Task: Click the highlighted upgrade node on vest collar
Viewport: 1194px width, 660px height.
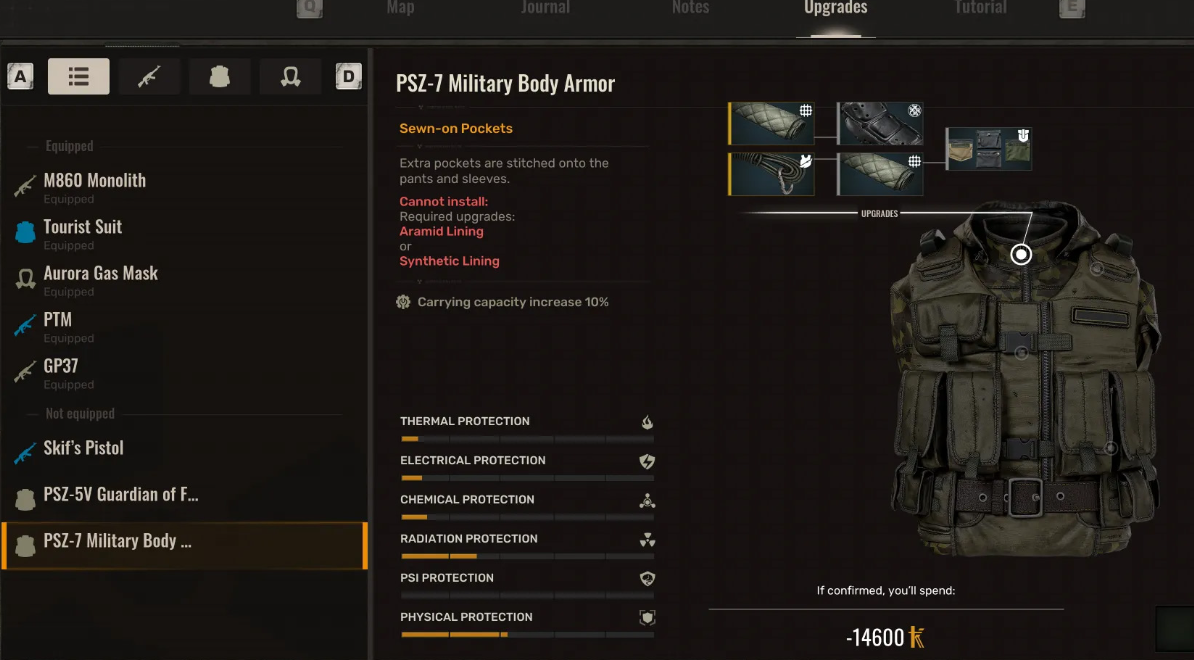Action: click(x=1021, y=254)
